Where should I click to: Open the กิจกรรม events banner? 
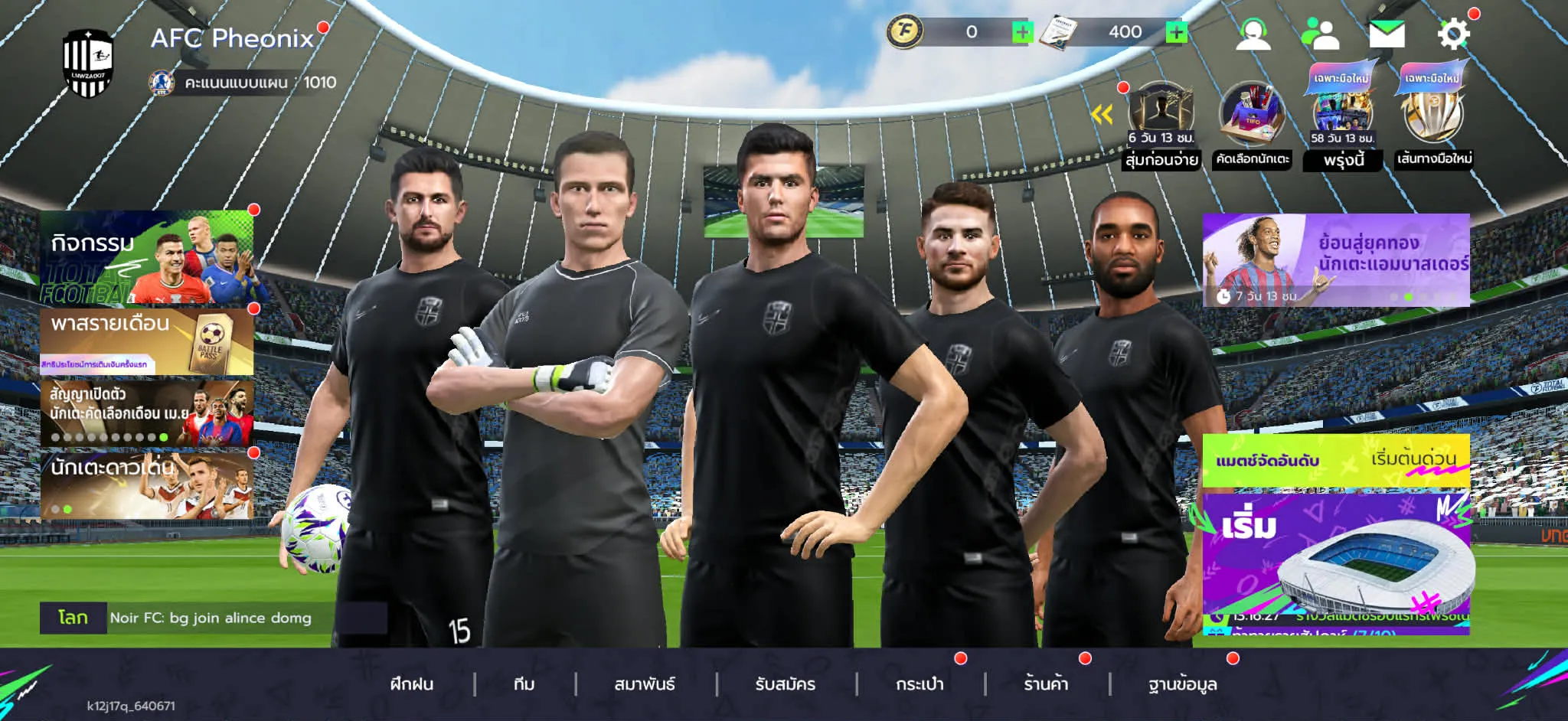[x=147, y=258]
